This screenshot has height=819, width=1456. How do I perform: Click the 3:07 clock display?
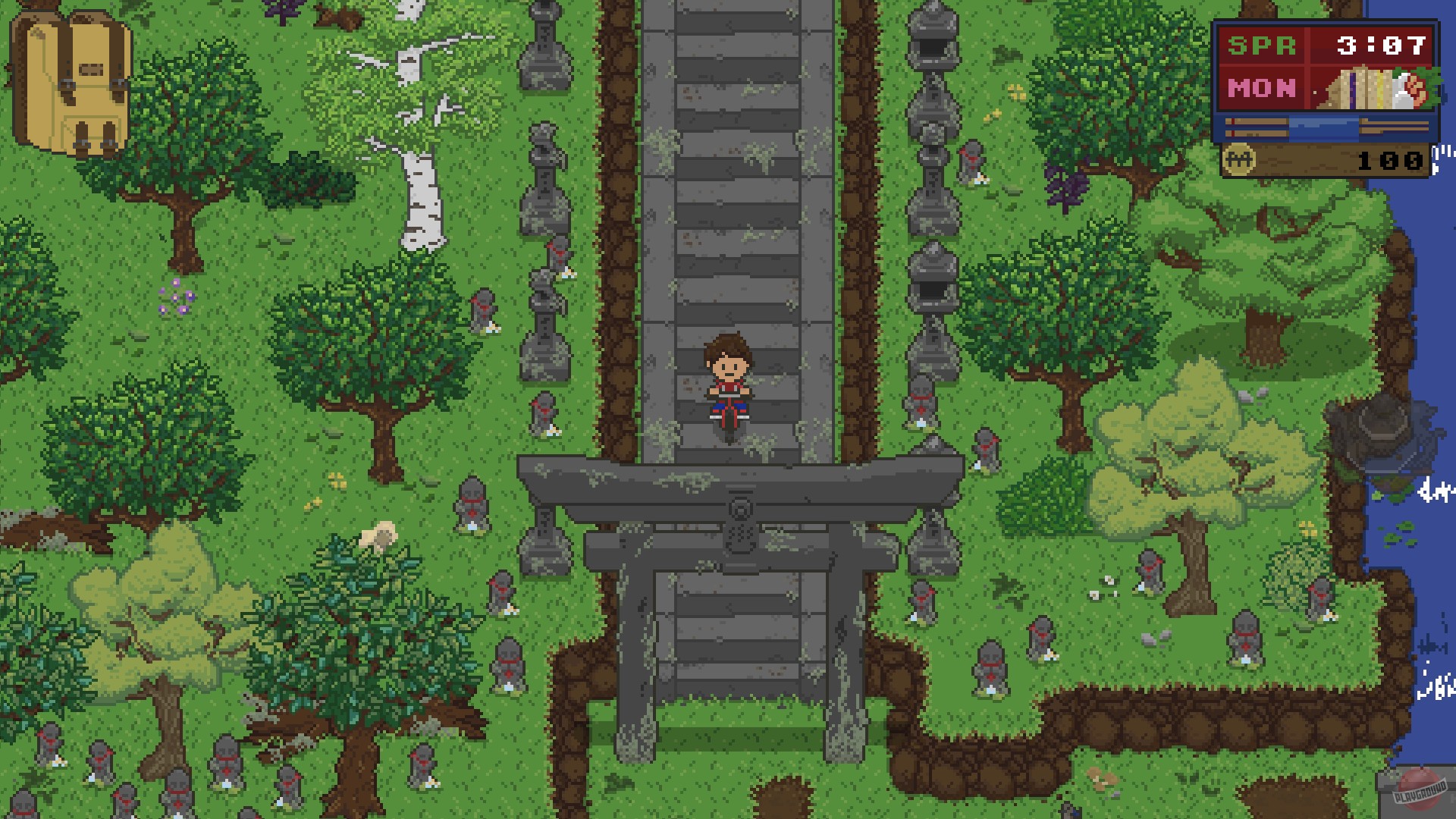click(1380, 45)
